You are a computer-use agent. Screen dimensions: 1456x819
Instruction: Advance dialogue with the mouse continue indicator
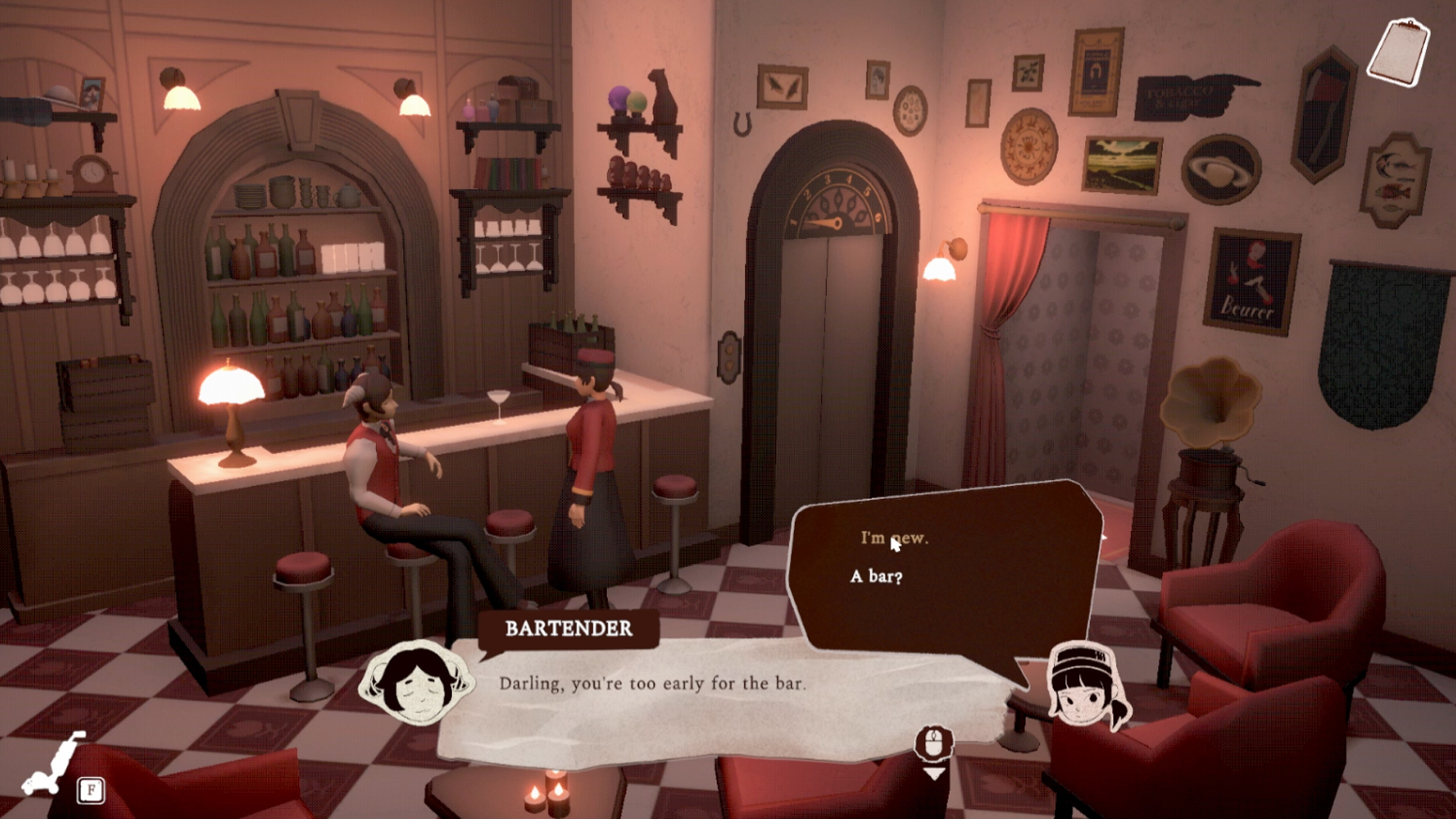934,751
